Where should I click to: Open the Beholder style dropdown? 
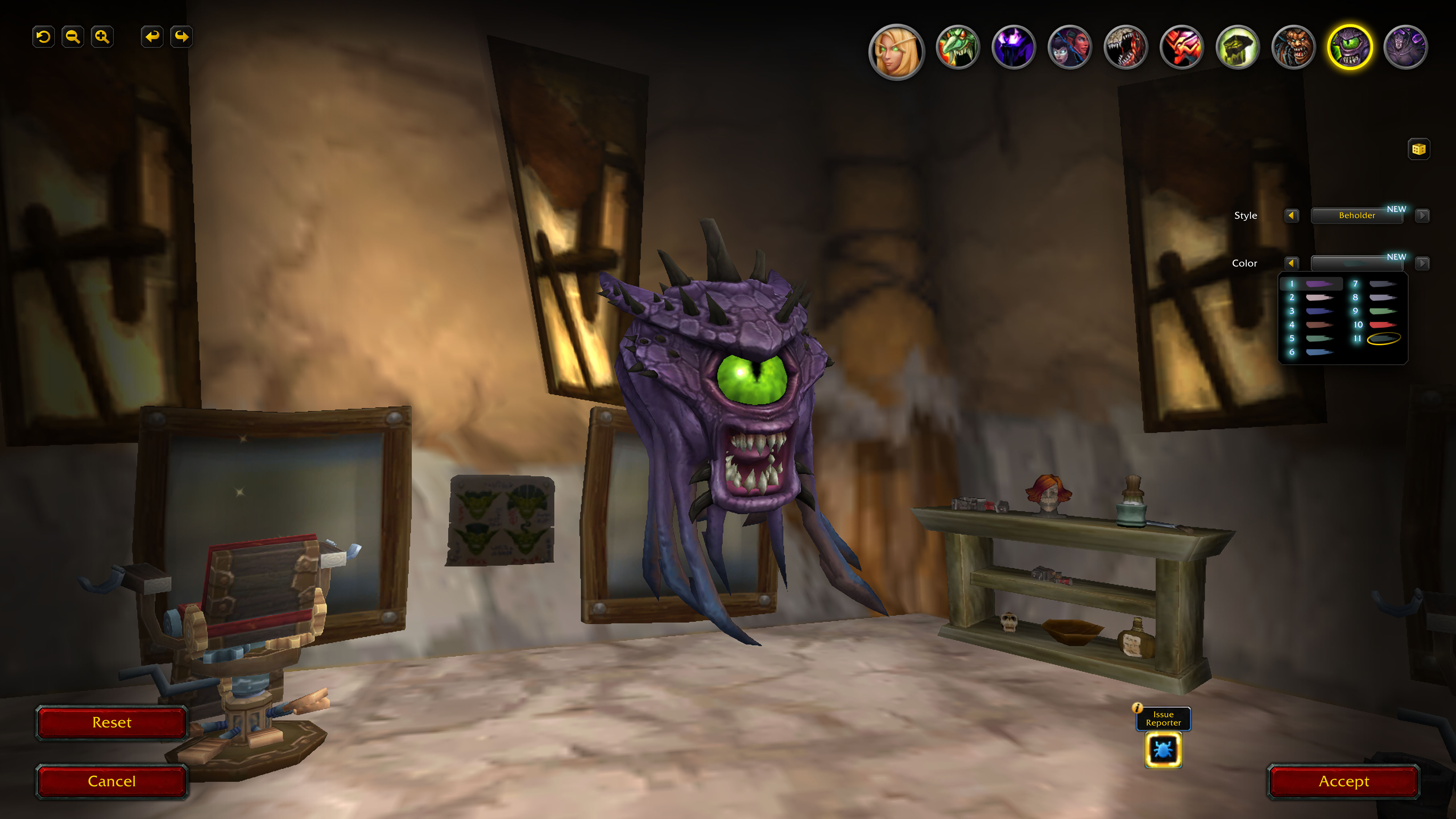point(1356,215)
